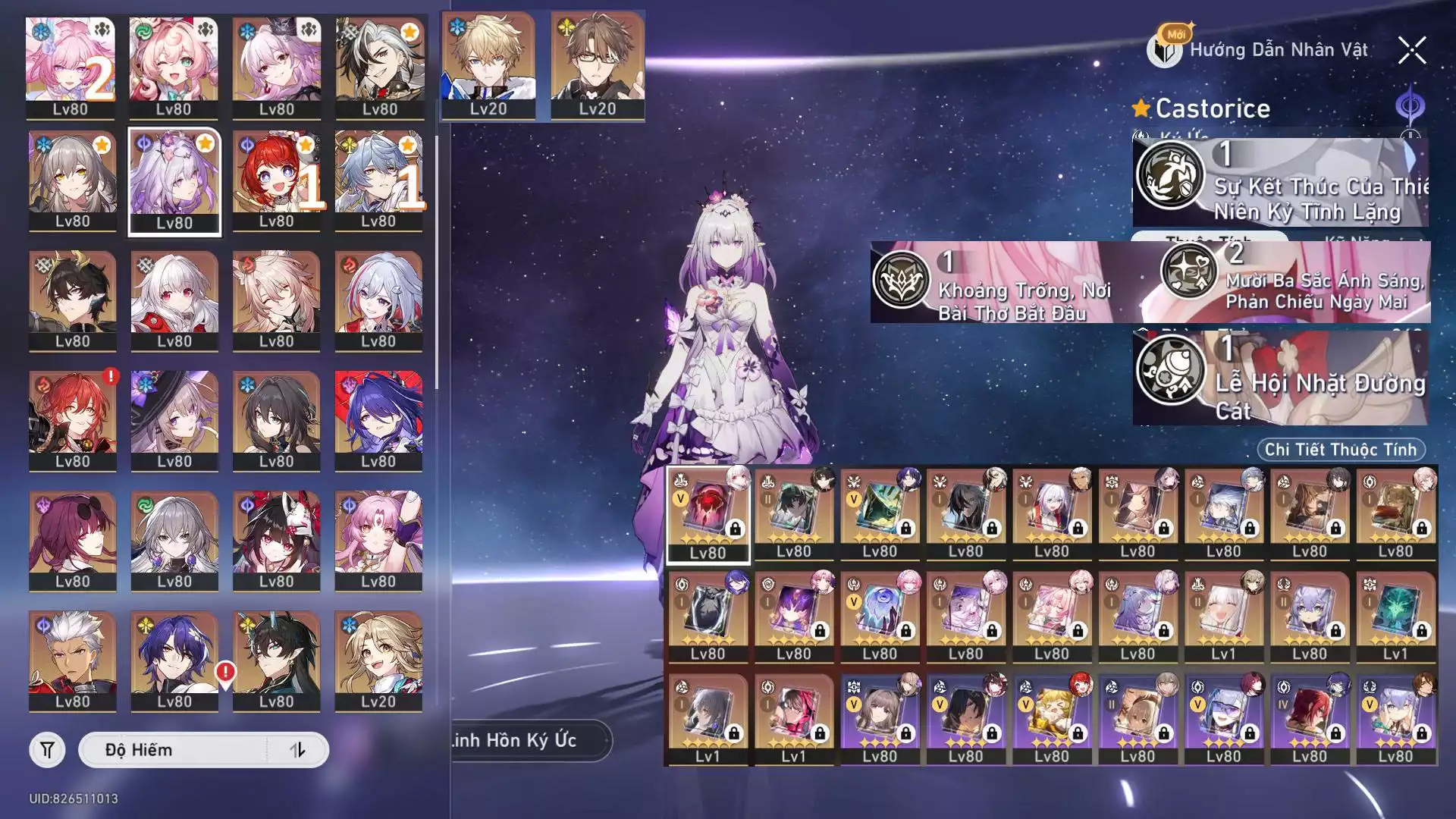
Task: Click the funnel filter button
Action: click(47, 750)
